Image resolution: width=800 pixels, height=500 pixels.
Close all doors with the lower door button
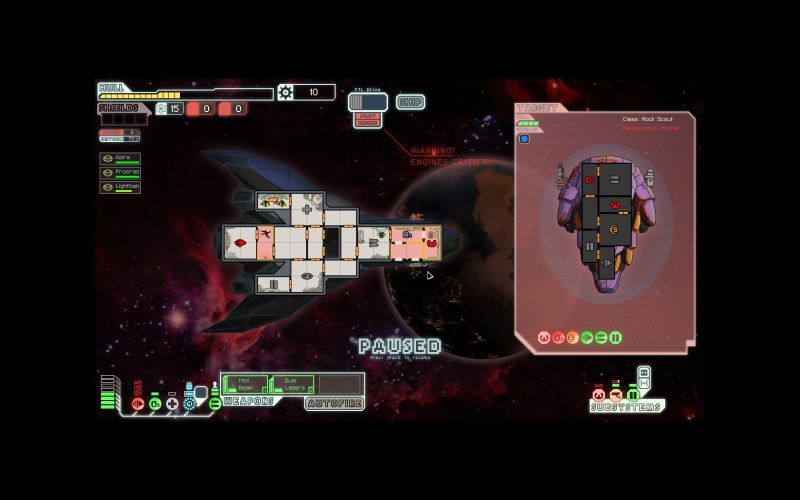click(x=644, y=384)
